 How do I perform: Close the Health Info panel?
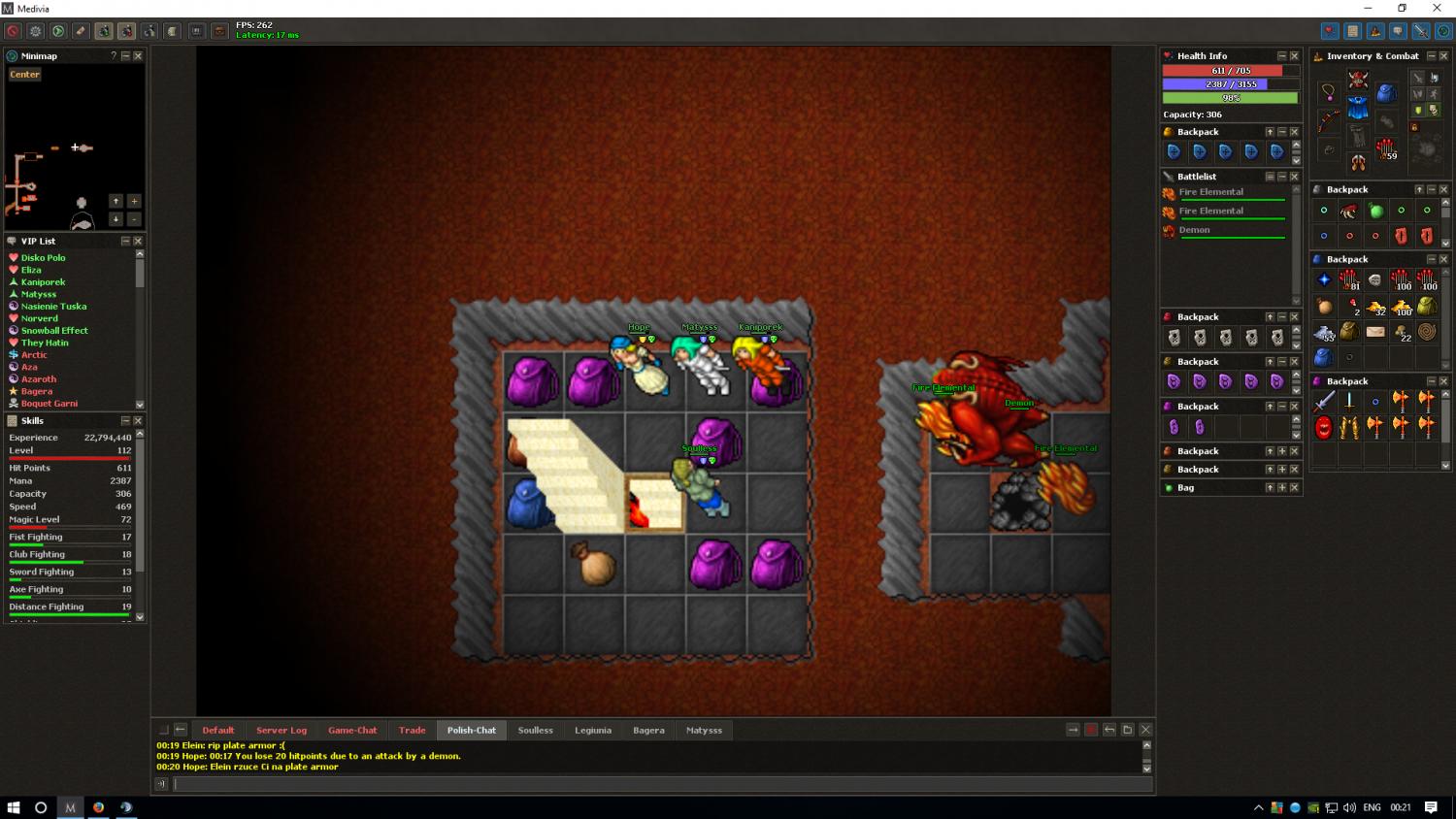click(x=1294, y=56)
